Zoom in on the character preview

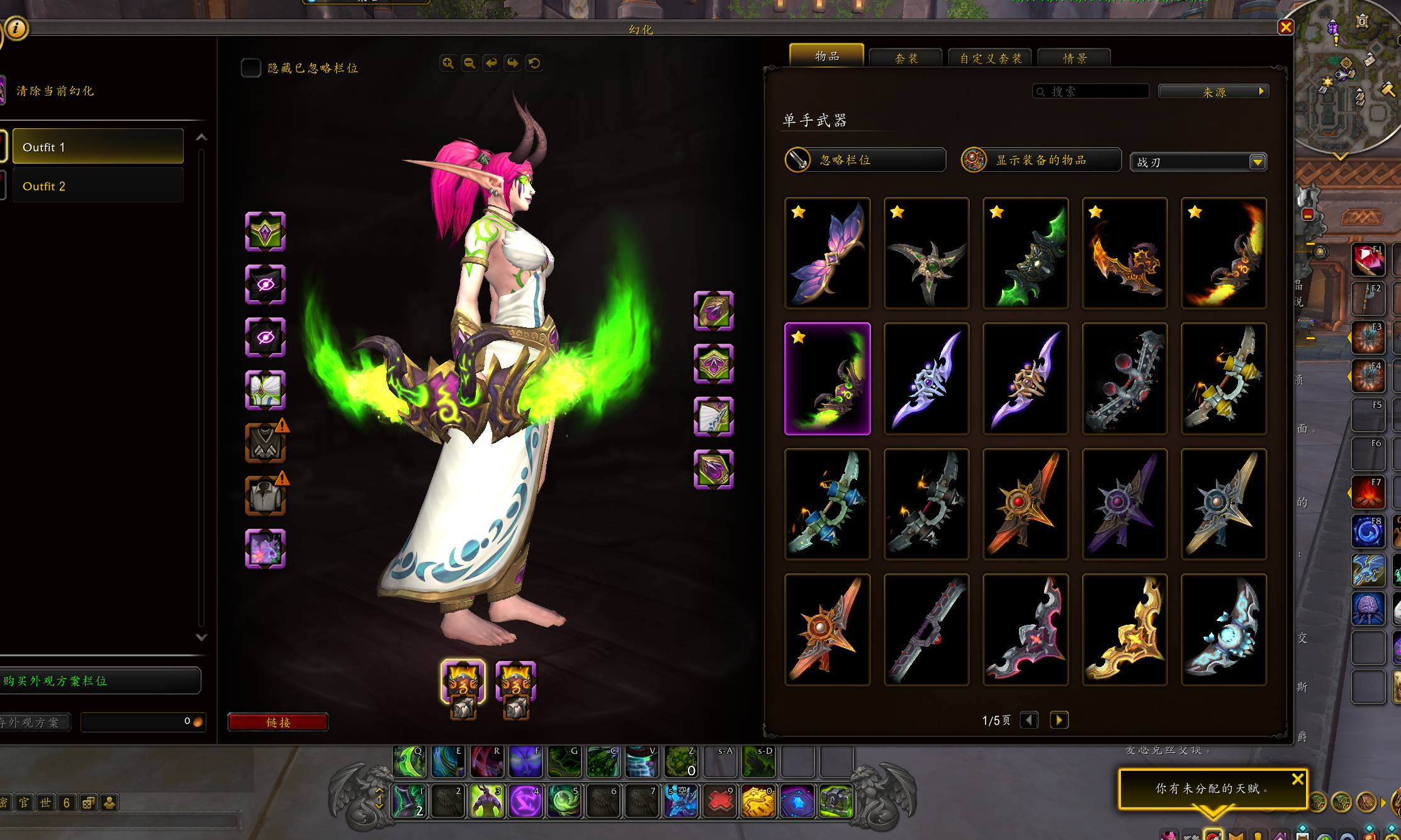point(447,63)
